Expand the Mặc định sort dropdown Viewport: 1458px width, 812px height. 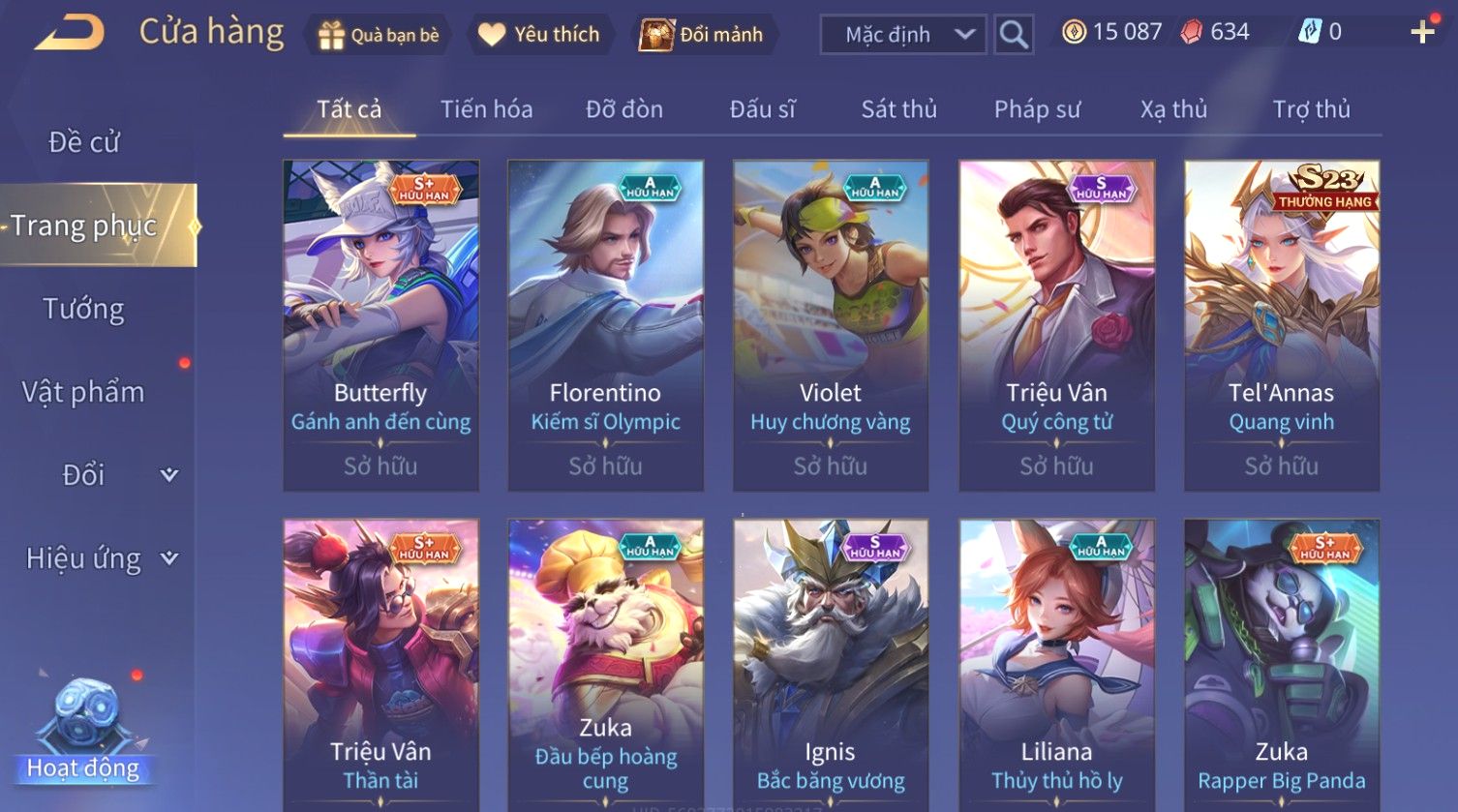tap(902, 35)
